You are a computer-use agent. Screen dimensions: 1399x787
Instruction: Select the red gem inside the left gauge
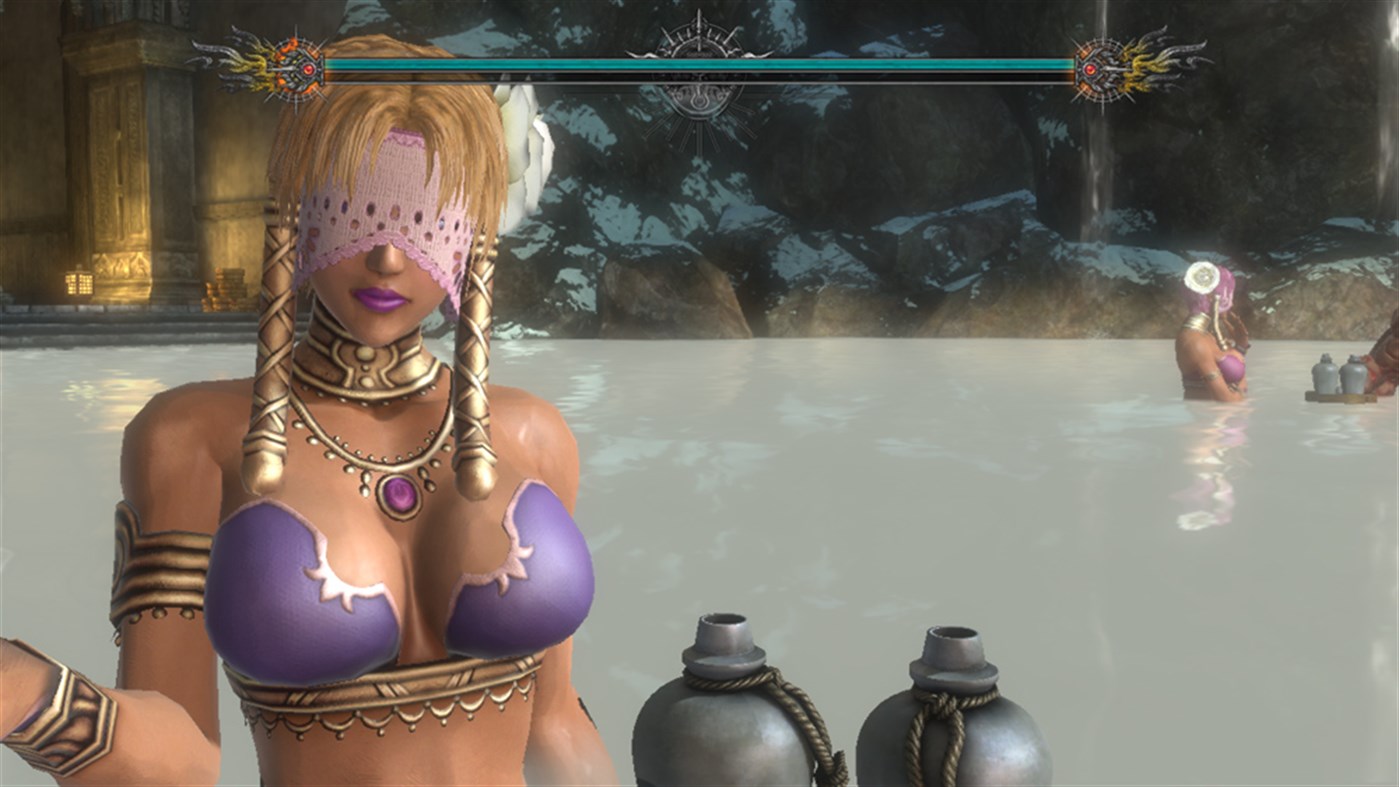(309, 69)
